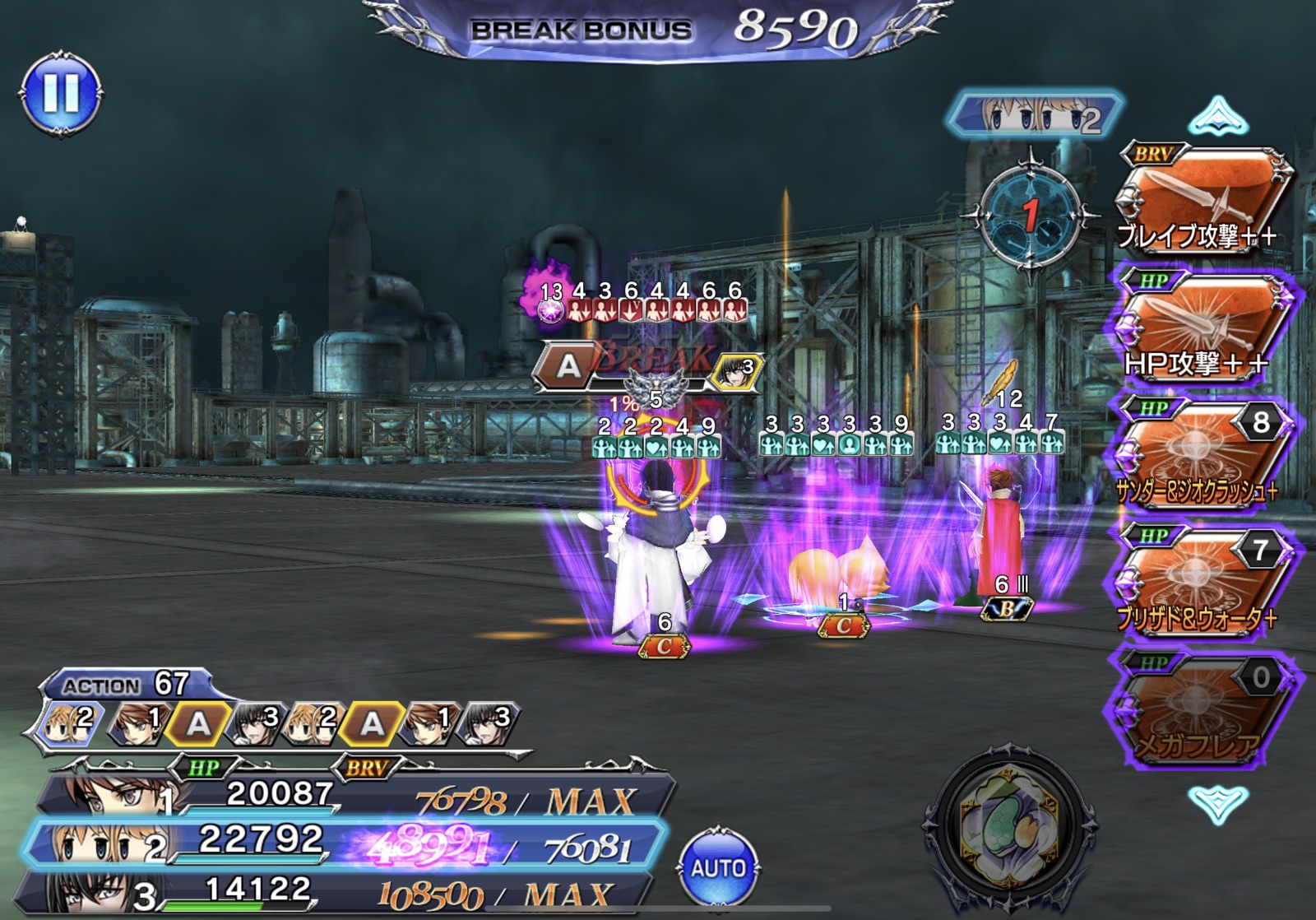Pause the battle with the blue pause button
This screenshot has height=920, width=1316.
(61, 93)
